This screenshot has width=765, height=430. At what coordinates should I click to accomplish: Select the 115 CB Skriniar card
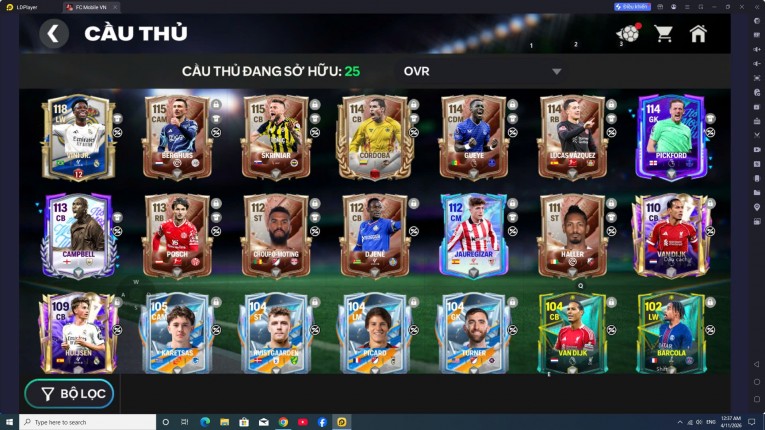tap(275, 138)
